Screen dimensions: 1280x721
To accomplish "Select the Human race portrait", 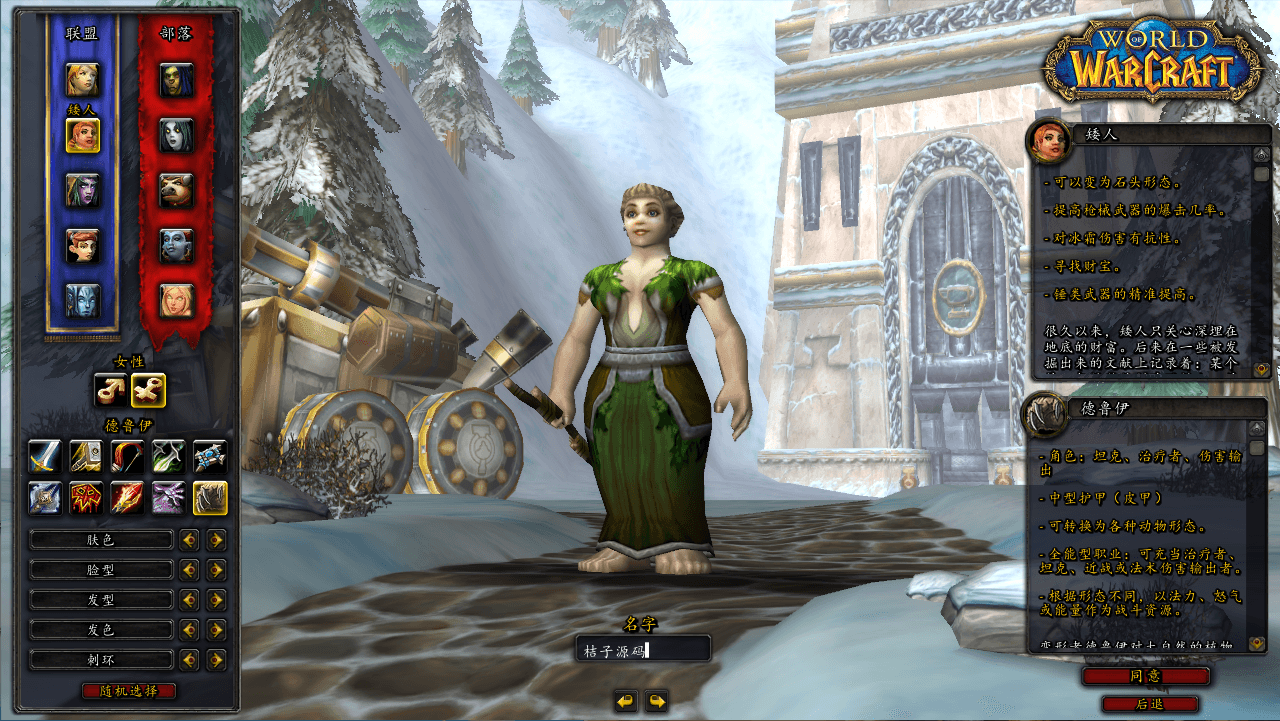I will [x=83, y=79].
